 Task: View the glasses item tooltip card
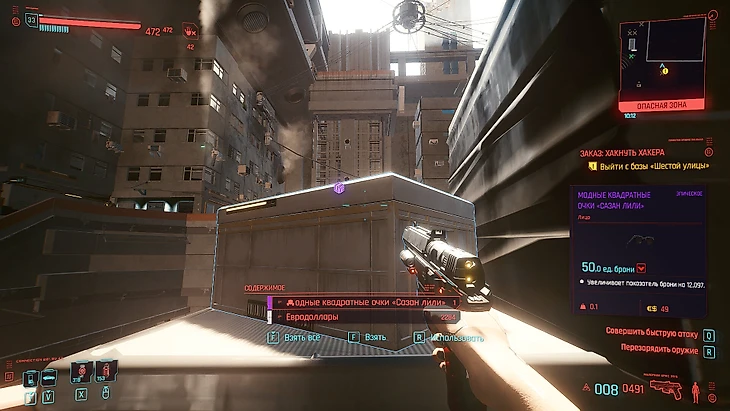[638, 250]
